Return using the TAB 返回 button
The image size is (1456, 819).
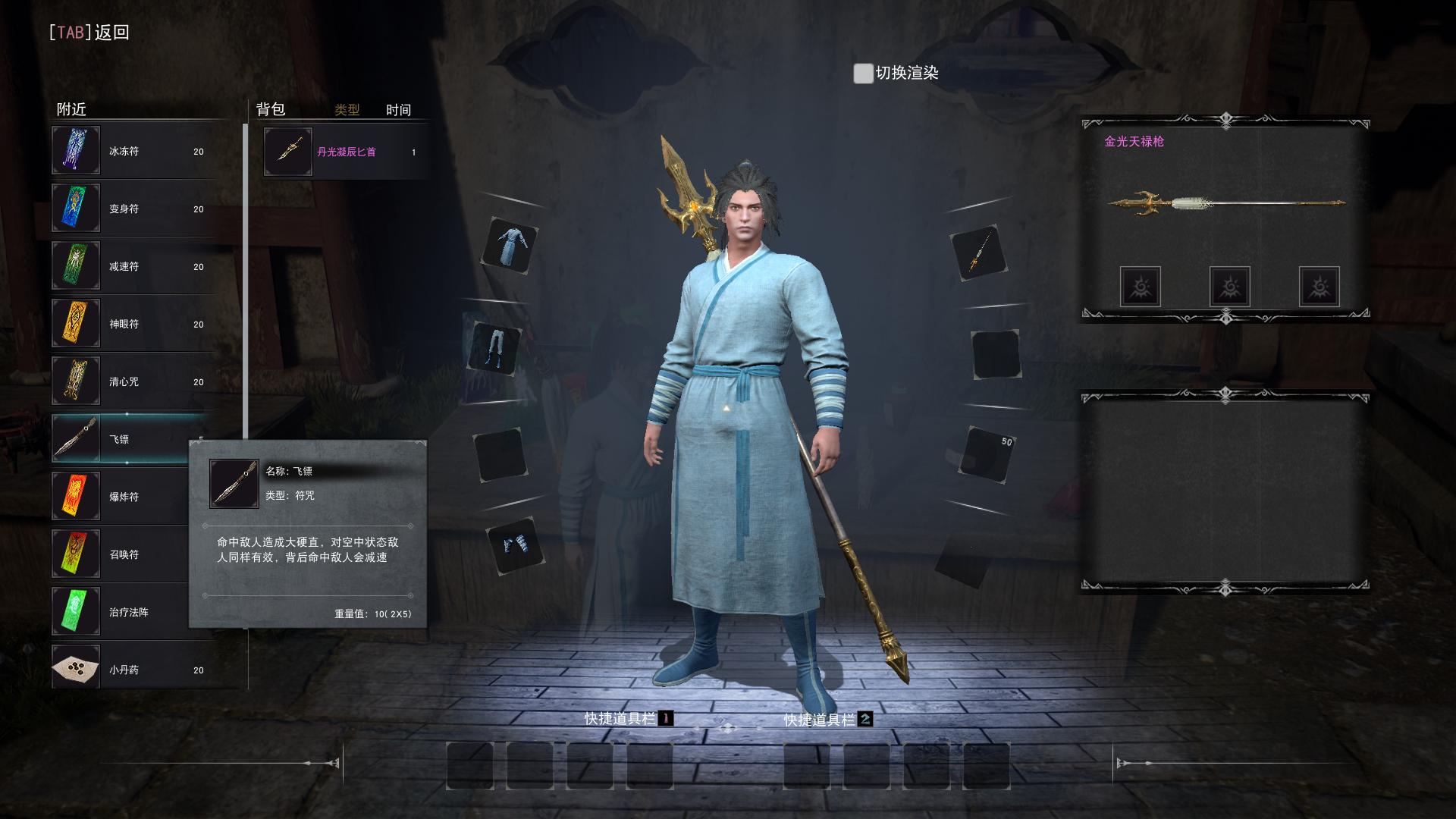pos(89,33)
